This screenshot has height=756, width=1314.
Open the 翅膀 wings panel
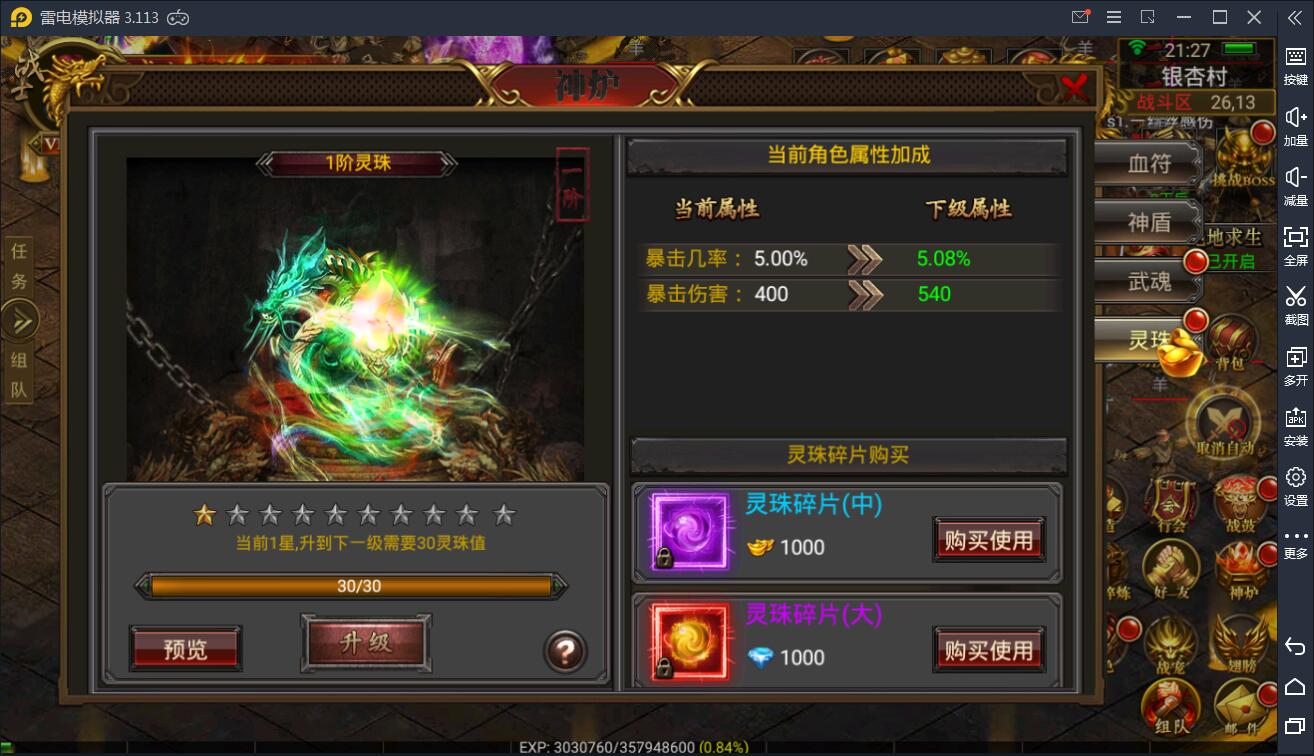[1240, 640]
